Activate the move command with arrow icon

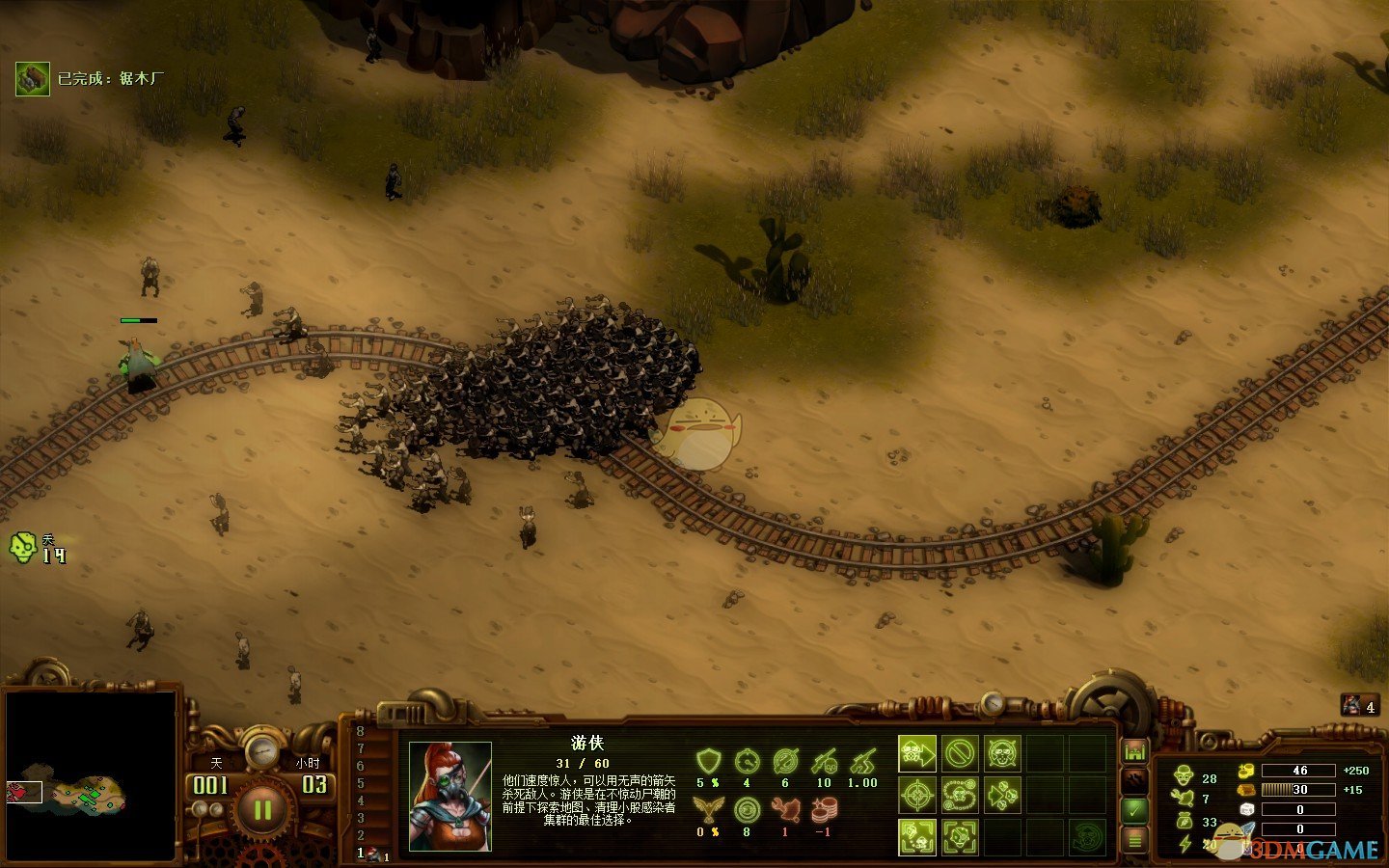point(917,753)
